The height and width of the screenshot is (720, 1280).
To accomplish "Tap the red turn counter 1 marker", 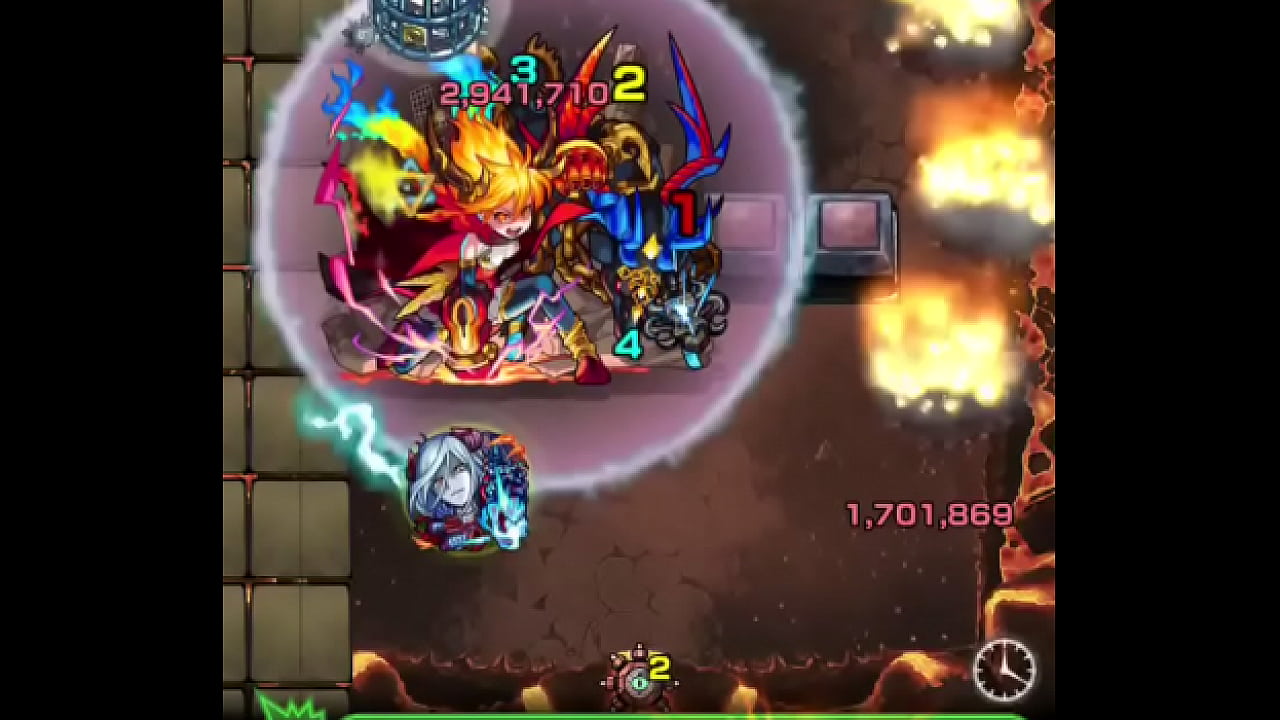I will click(x=686, y=210).
